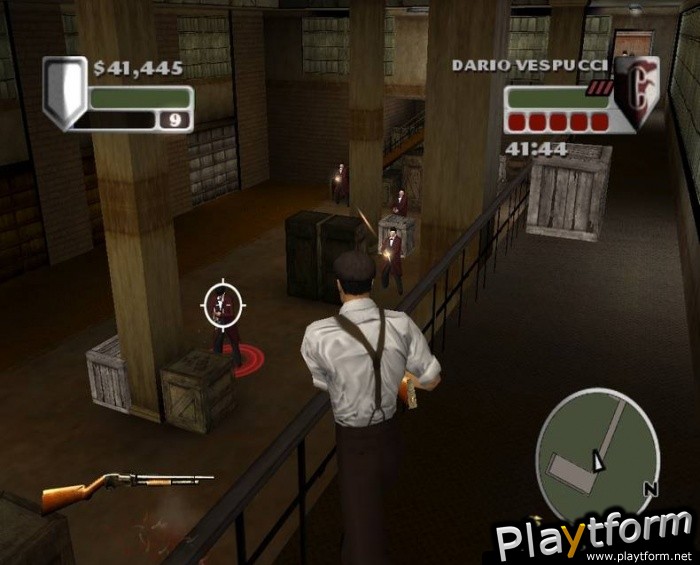Click the white lock-on crosshair reticle
The height and width of the screenshot is (565, 700).
click(x=224, y=305)
